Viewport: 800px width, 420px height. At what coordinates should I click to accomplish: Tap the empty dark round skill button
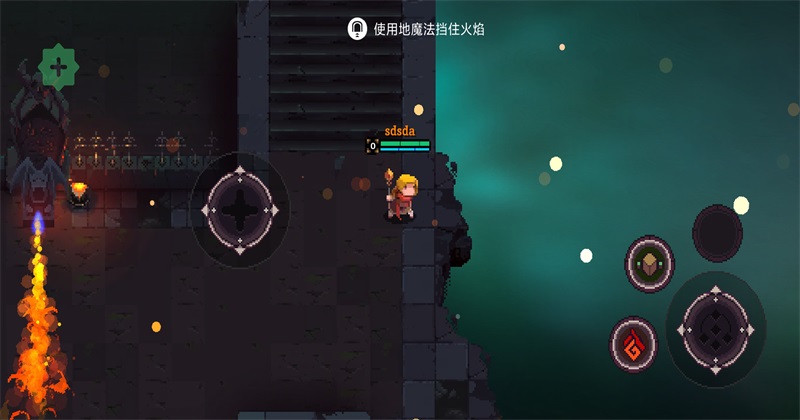(717, 232)
